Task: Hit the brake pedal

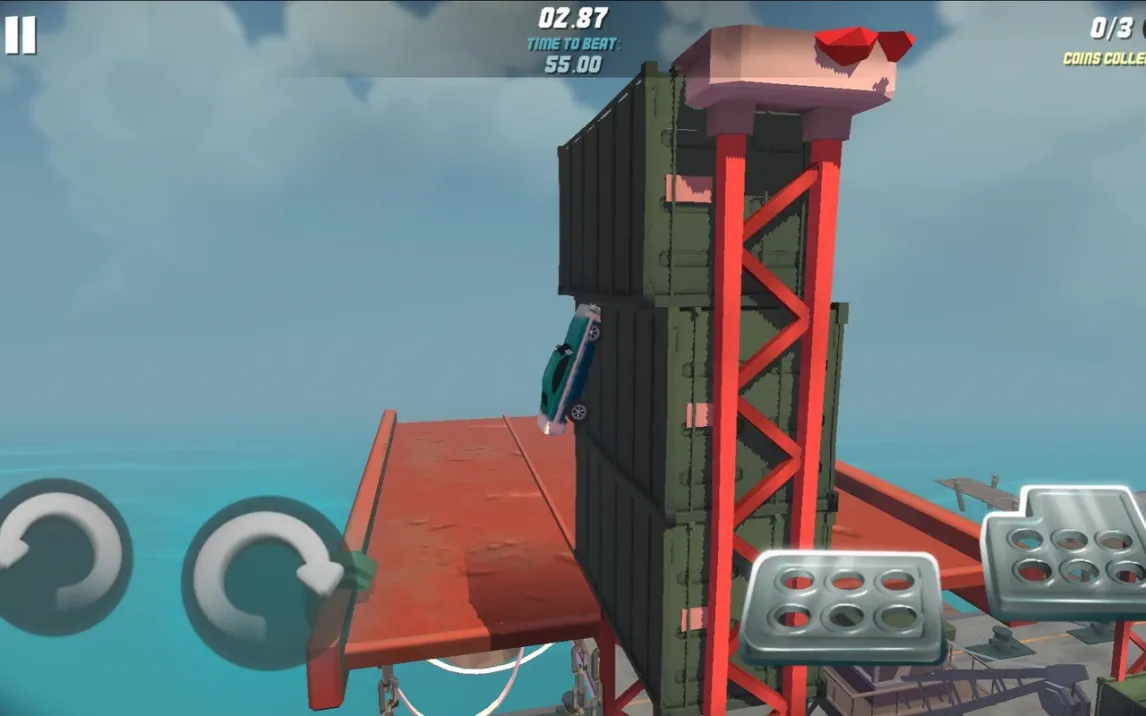Action: click(x=846, y=605)
